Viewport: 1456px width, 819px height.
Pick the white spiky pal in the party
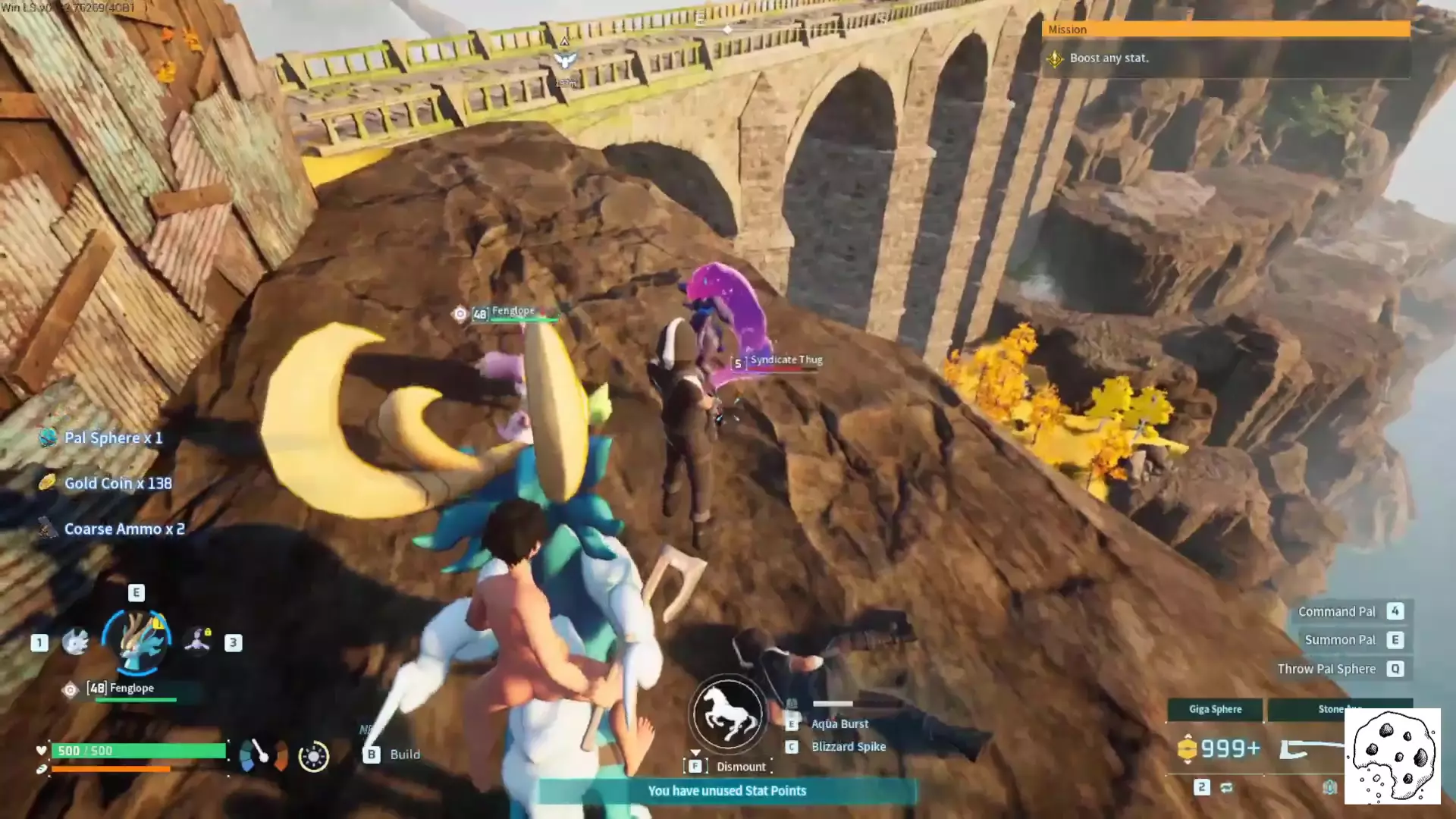tap(75, 642)
